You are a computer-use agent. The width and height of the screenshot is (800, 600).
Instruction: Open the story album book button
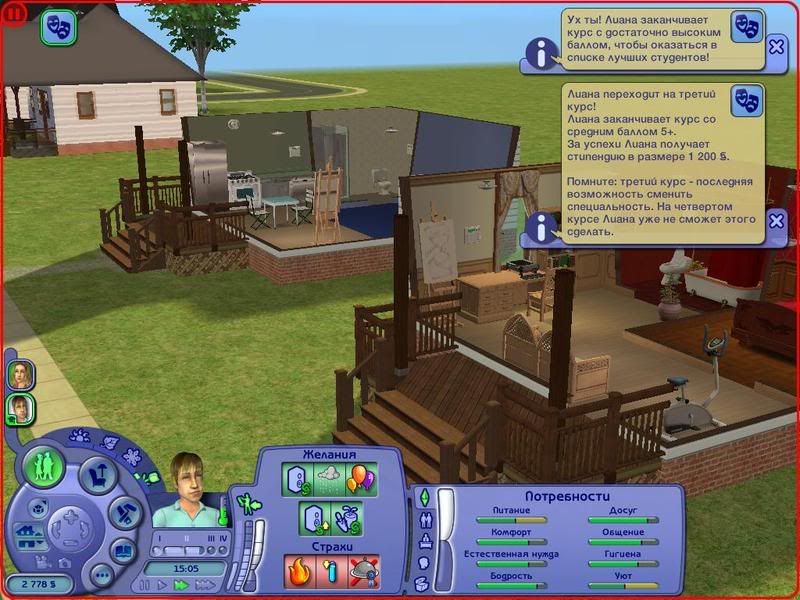tap(124, 550)
